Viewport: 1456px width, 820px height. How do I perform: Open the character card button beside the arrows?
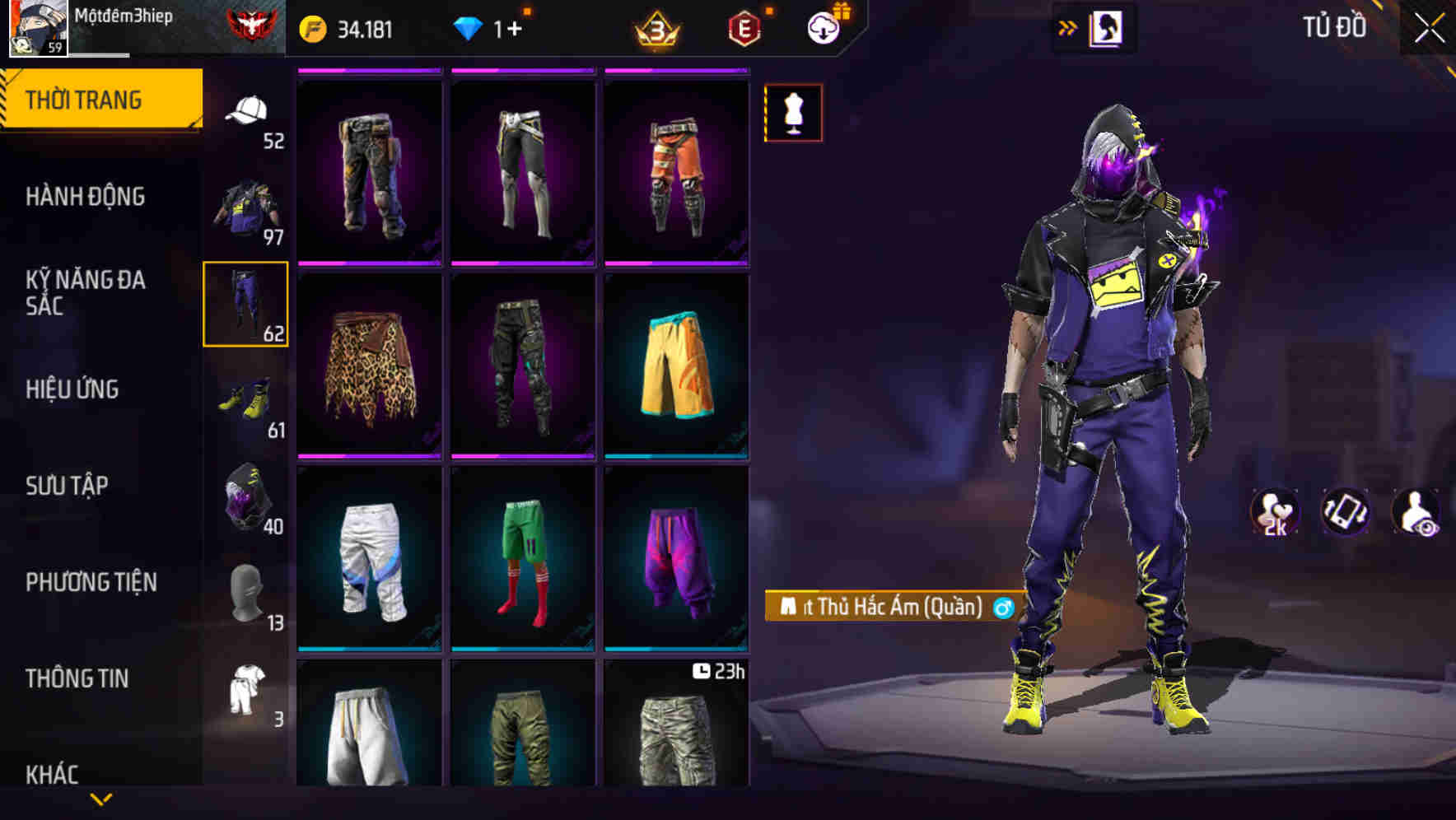[1108, 26]
